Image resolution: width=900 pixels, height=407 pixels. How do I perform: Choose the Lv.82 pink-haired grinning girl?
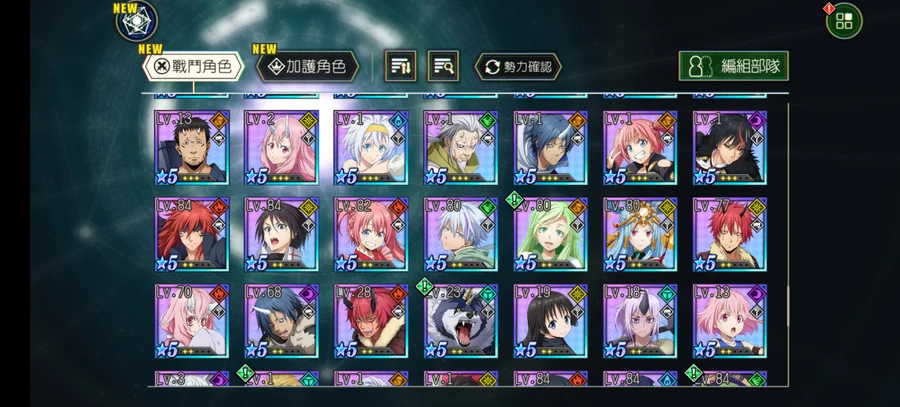[x=371, y=235]
